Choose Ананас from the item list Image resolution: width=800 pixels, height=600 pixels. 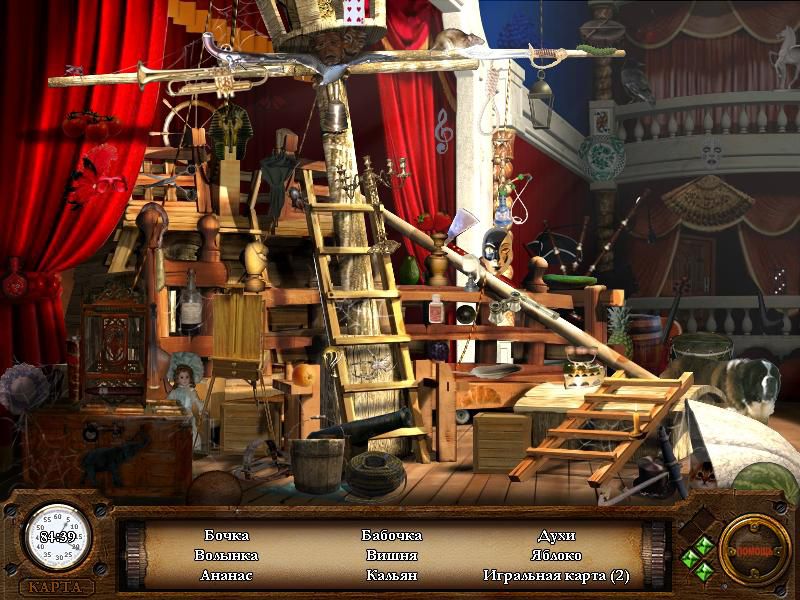pyautogui.click(x=226, y=575)
